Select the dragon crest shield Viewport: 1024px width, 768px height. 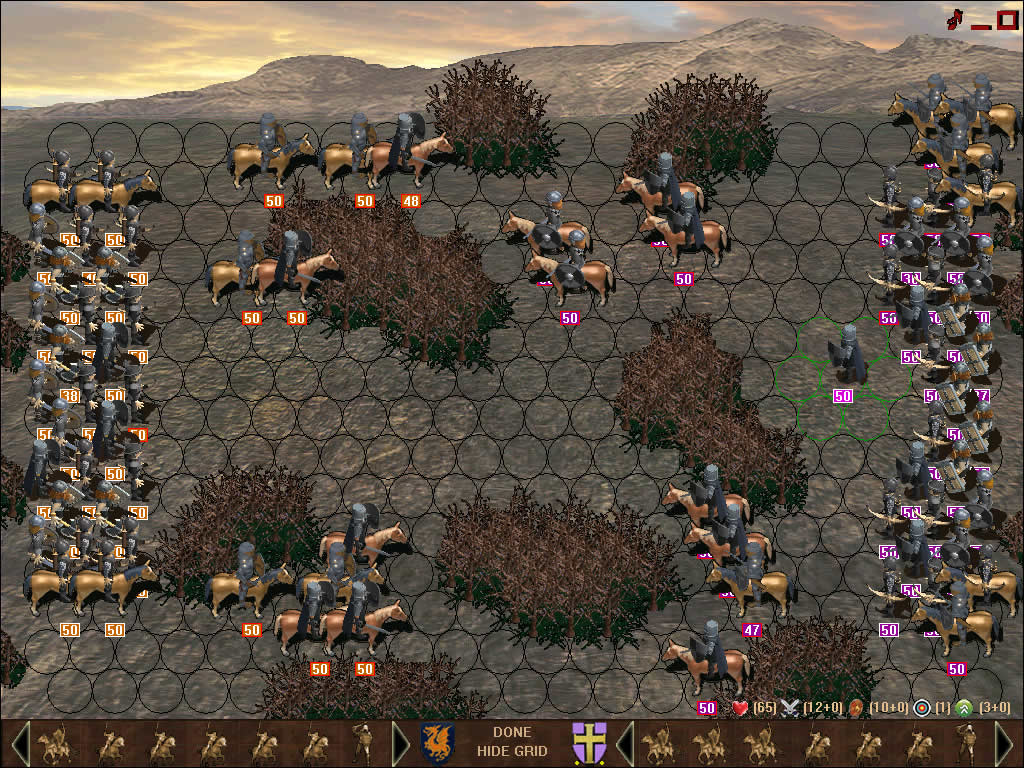click(x=437, y=744)
